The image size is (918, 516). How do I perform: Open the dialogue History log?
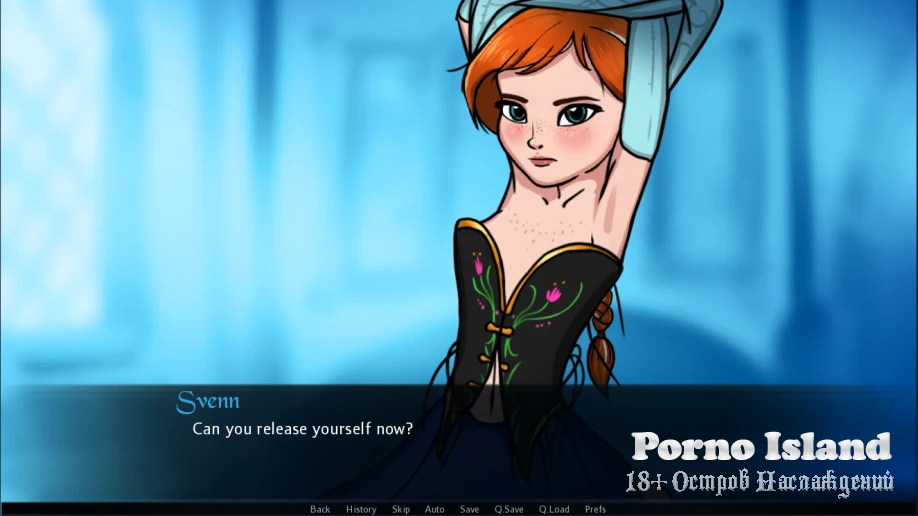[361, 509]
